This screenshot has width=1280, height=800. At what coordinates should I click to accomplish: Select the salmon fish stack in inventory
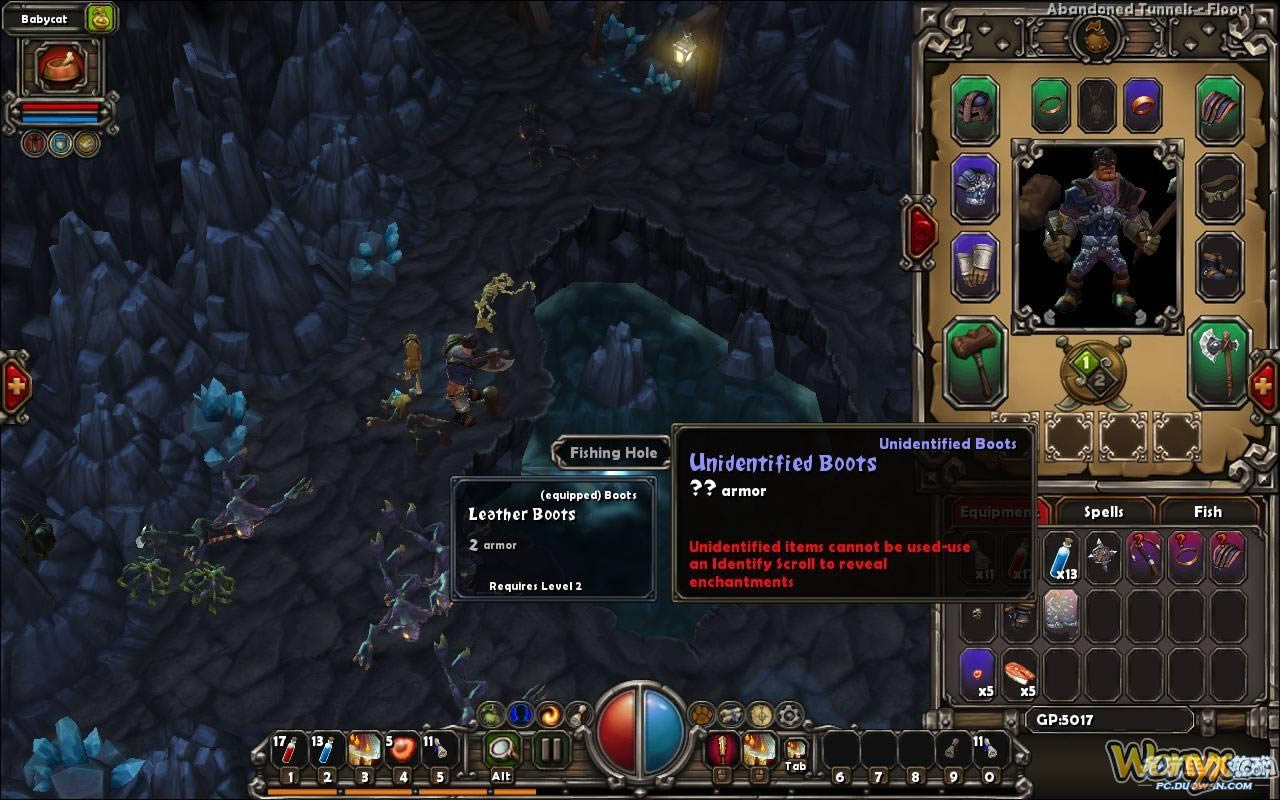1021,672
